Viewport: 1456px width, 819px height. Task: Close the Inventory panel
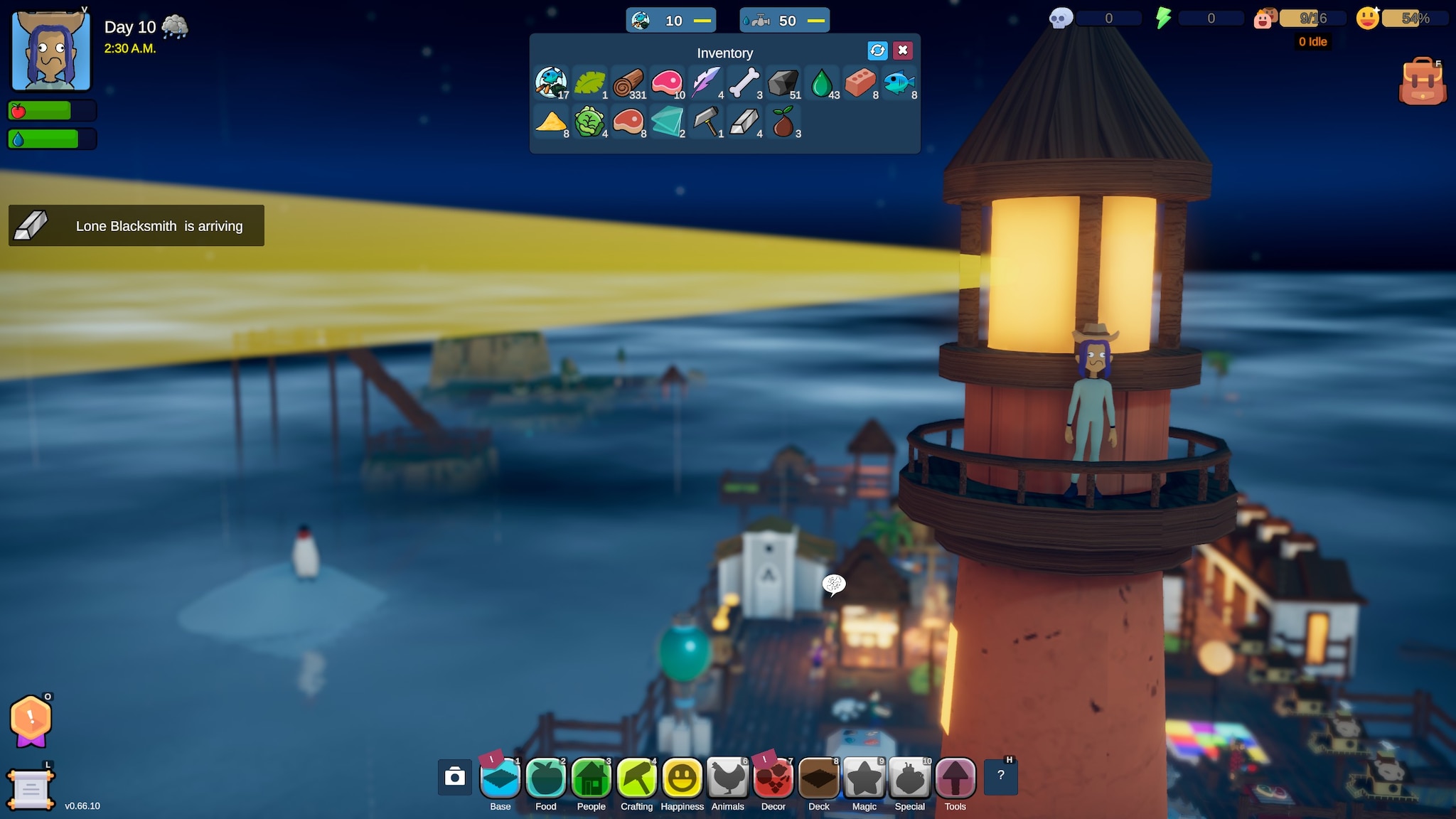coord(903,50)
